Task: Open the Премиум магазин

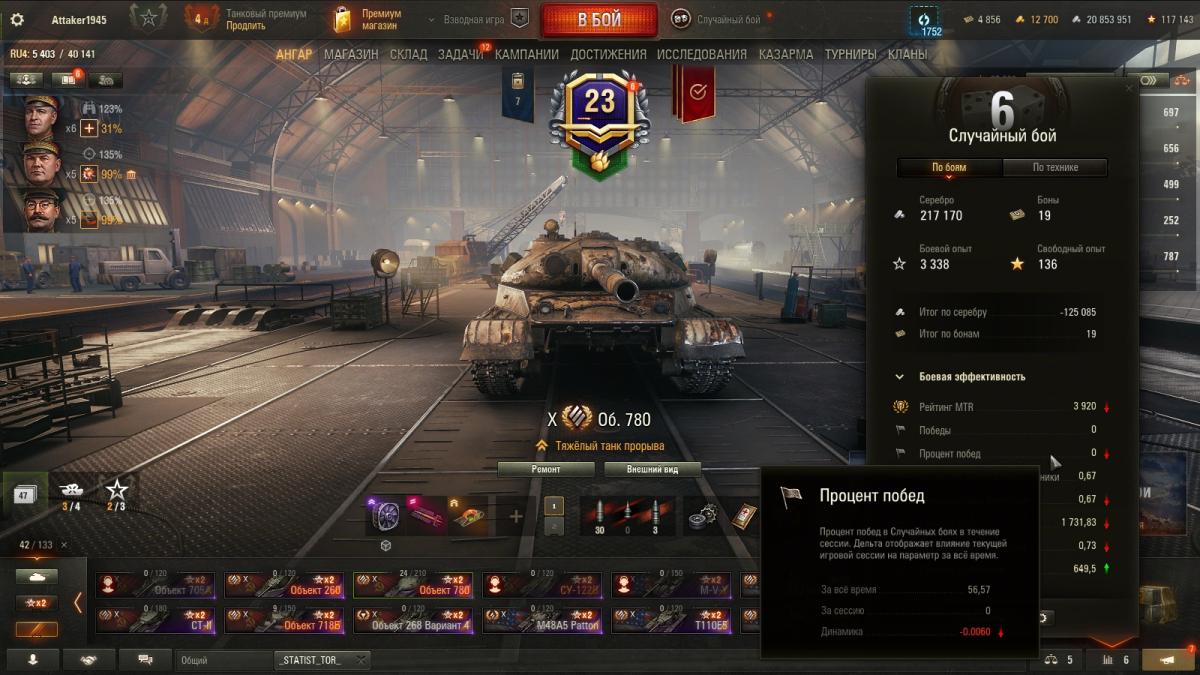Action: [x=372, y=20]
